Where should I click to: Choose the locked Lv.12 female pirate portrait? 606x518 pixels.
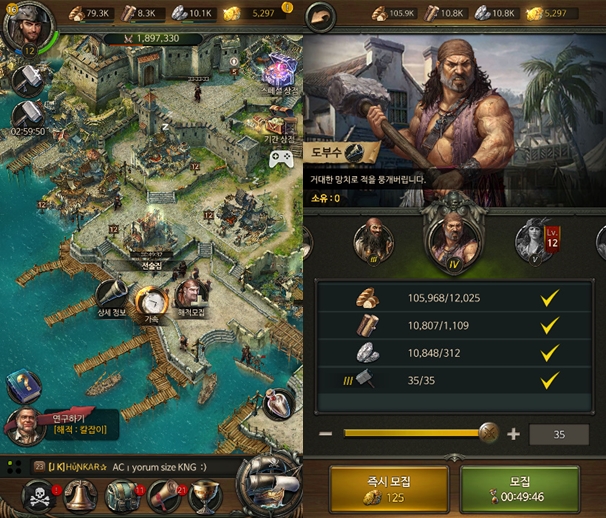click(x=535, y=240)
